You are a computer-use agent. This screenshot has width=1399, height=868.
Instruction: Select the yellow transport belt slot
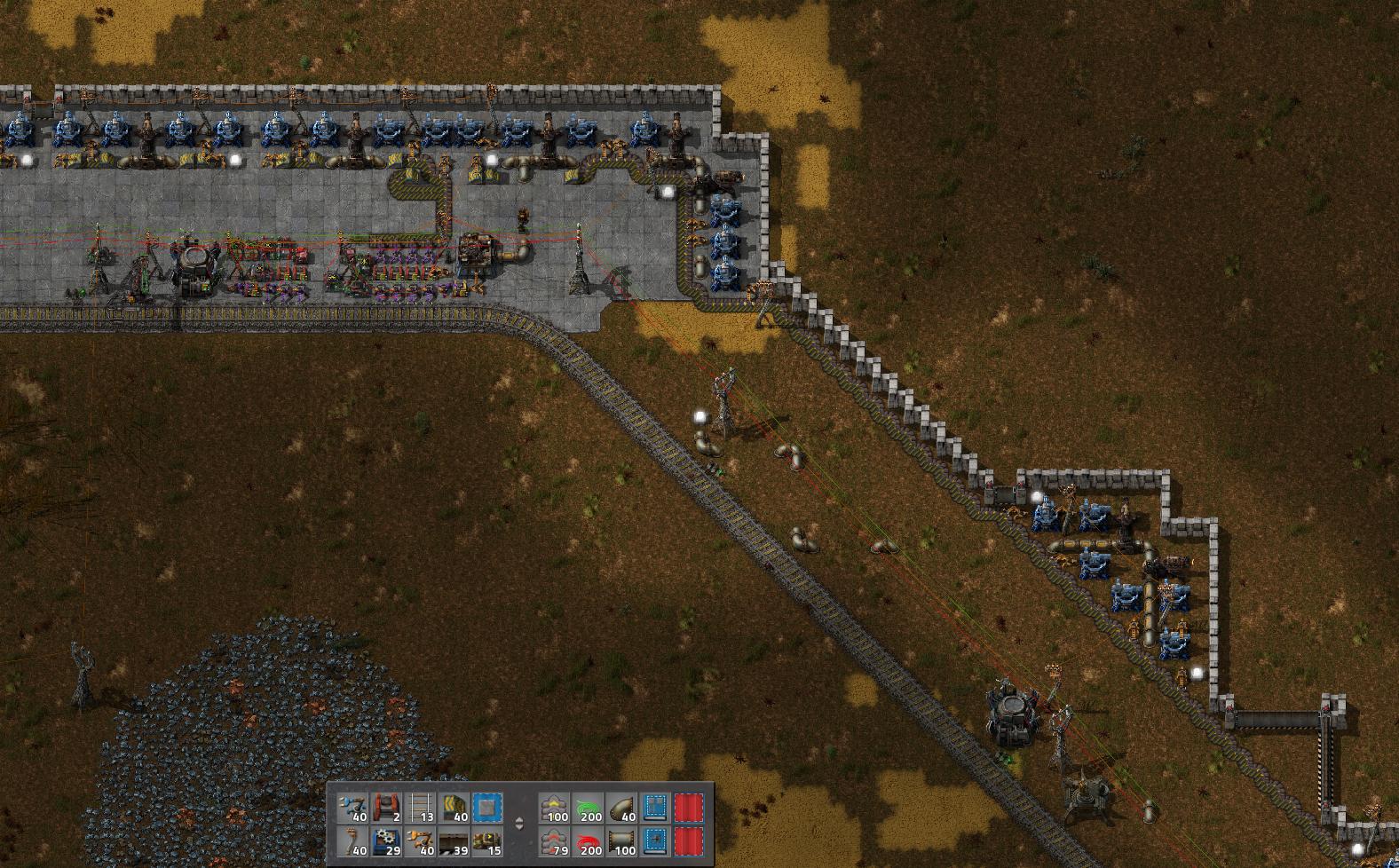click(454, 808)
